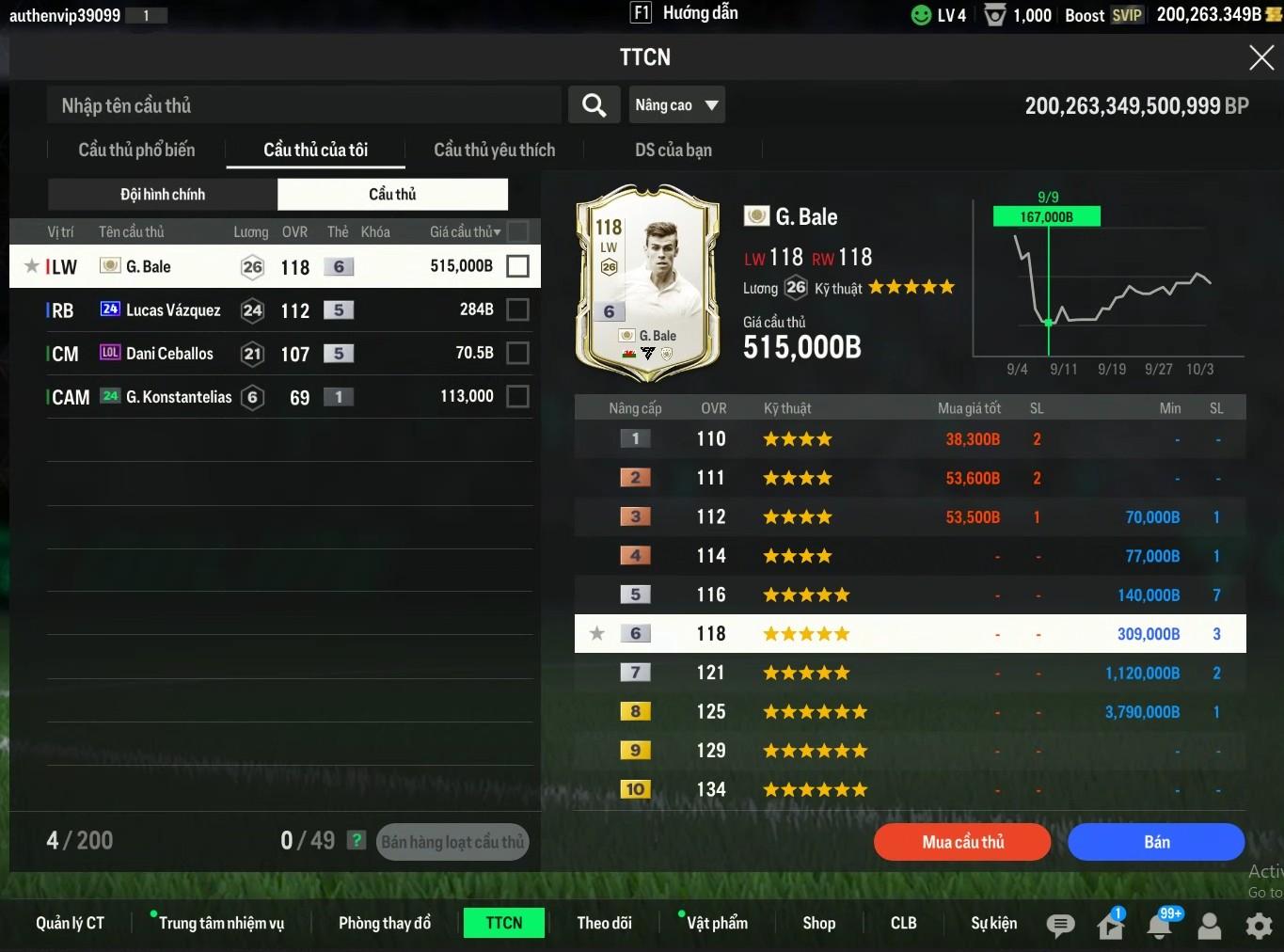Go to the Shop menu
This screenshot has height=952, width=1284.
pos(818,923)
